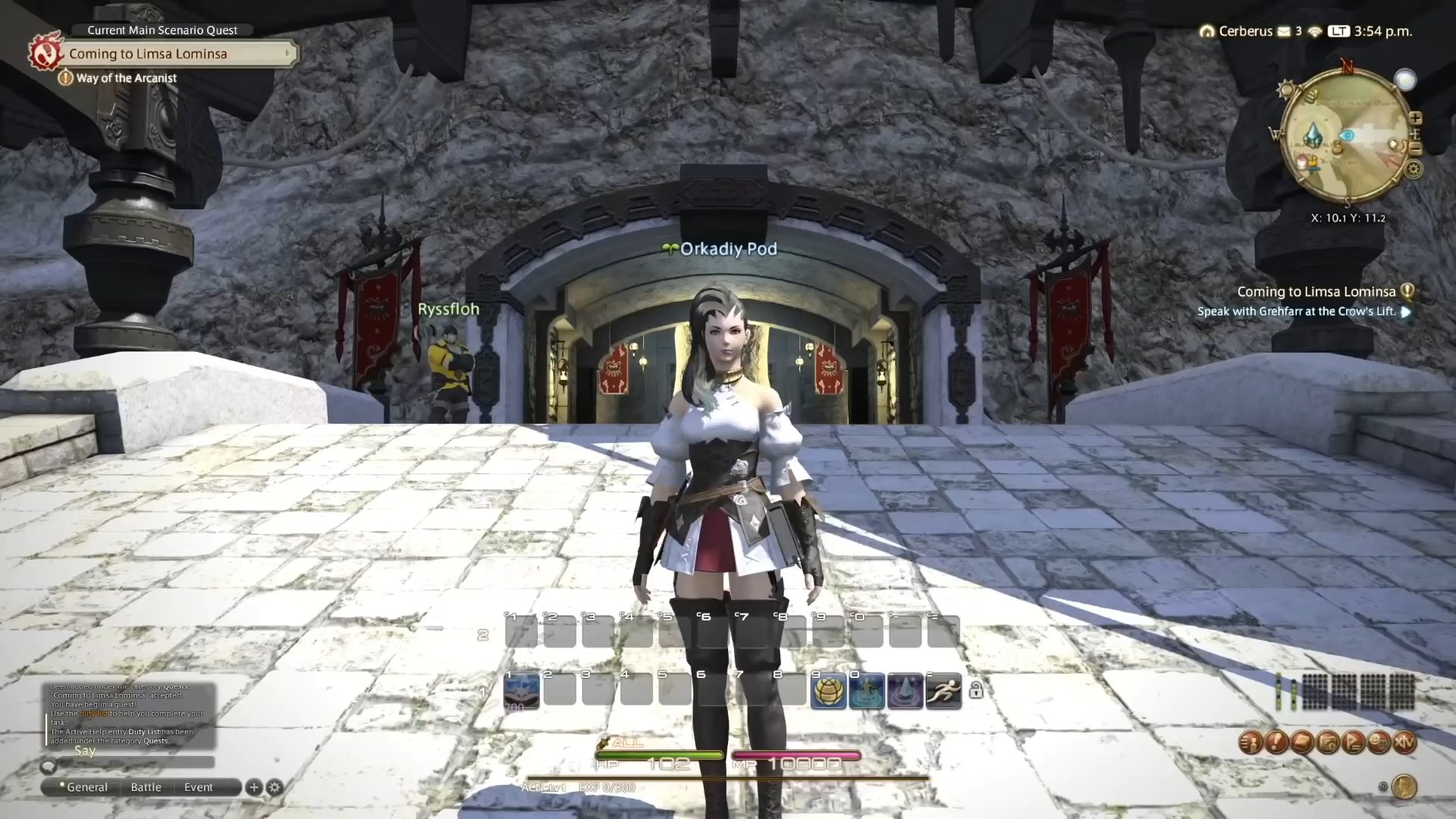The image size is (1456, 819).
Task: Click the Way of the Arcanist quest entry
Action: pos(118,78)
